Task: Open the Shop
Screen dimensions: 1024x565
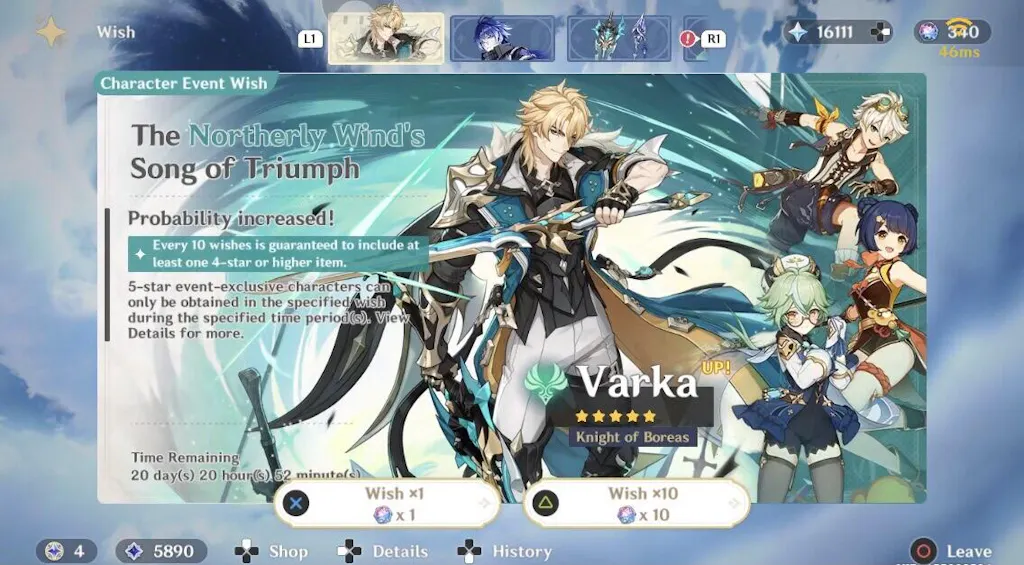Action: 272,551
